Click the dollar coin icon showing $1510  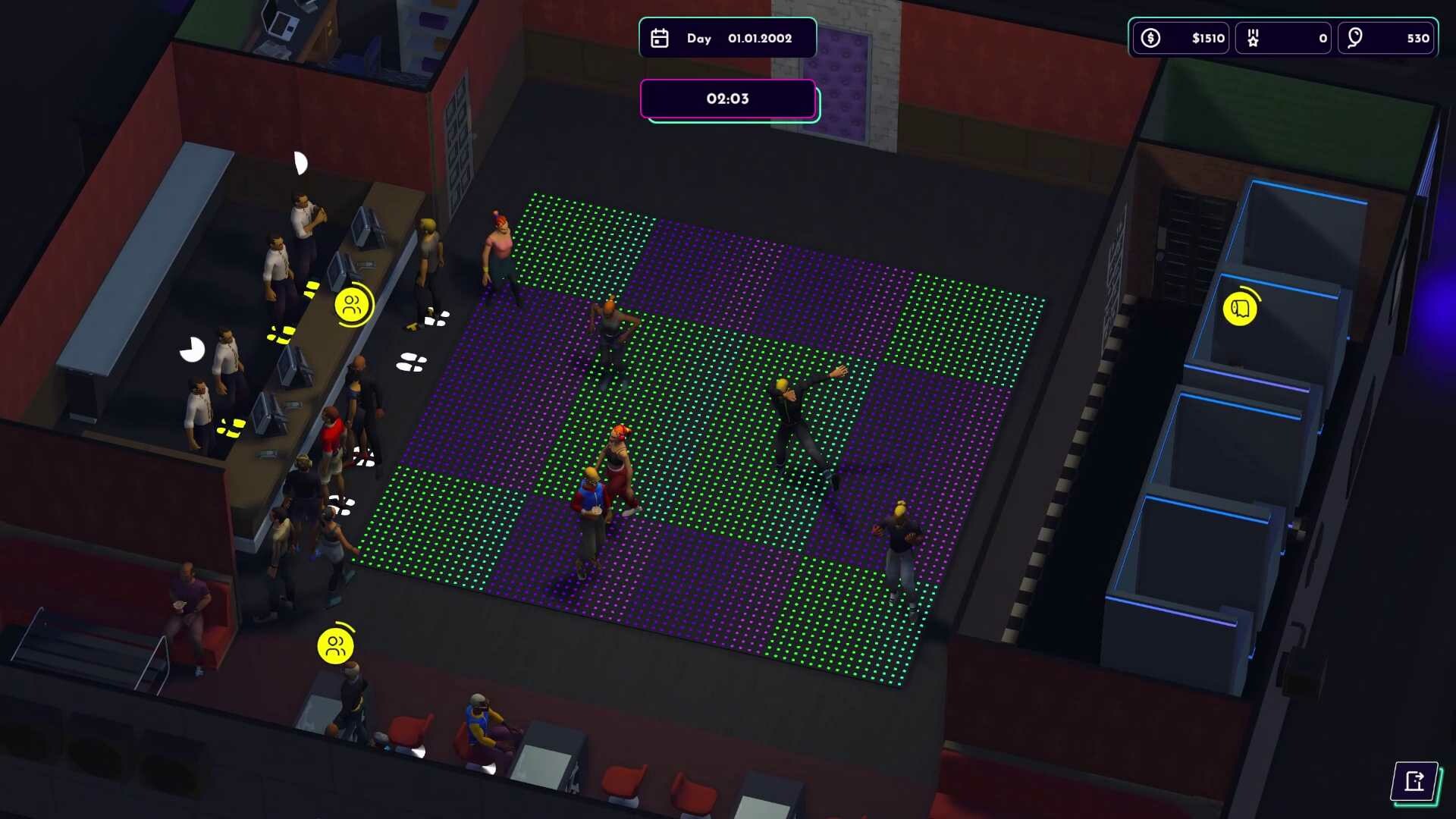pyautogui.click(x=1150, y=38)
